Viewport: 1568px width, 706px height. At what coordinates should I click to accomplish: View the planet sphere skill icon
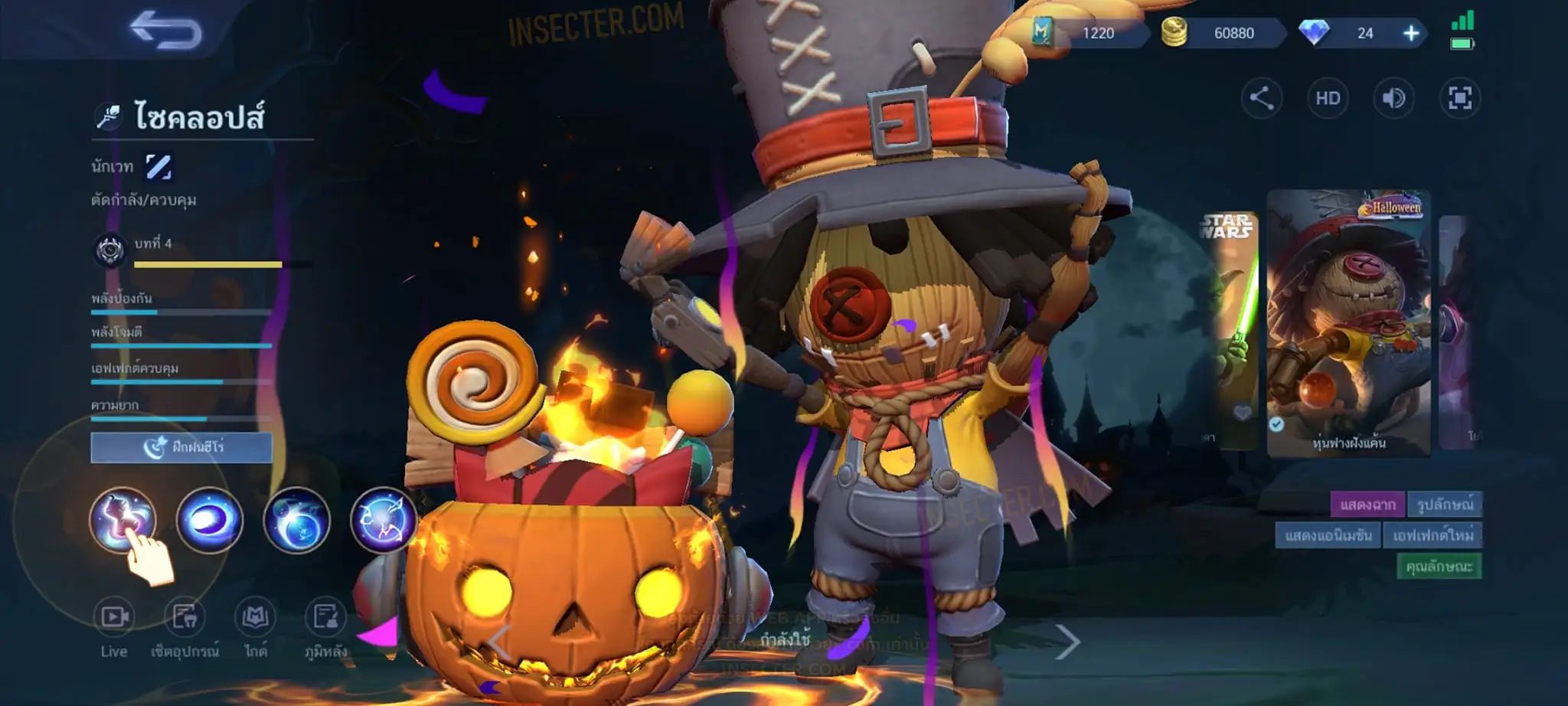(296, 521)
